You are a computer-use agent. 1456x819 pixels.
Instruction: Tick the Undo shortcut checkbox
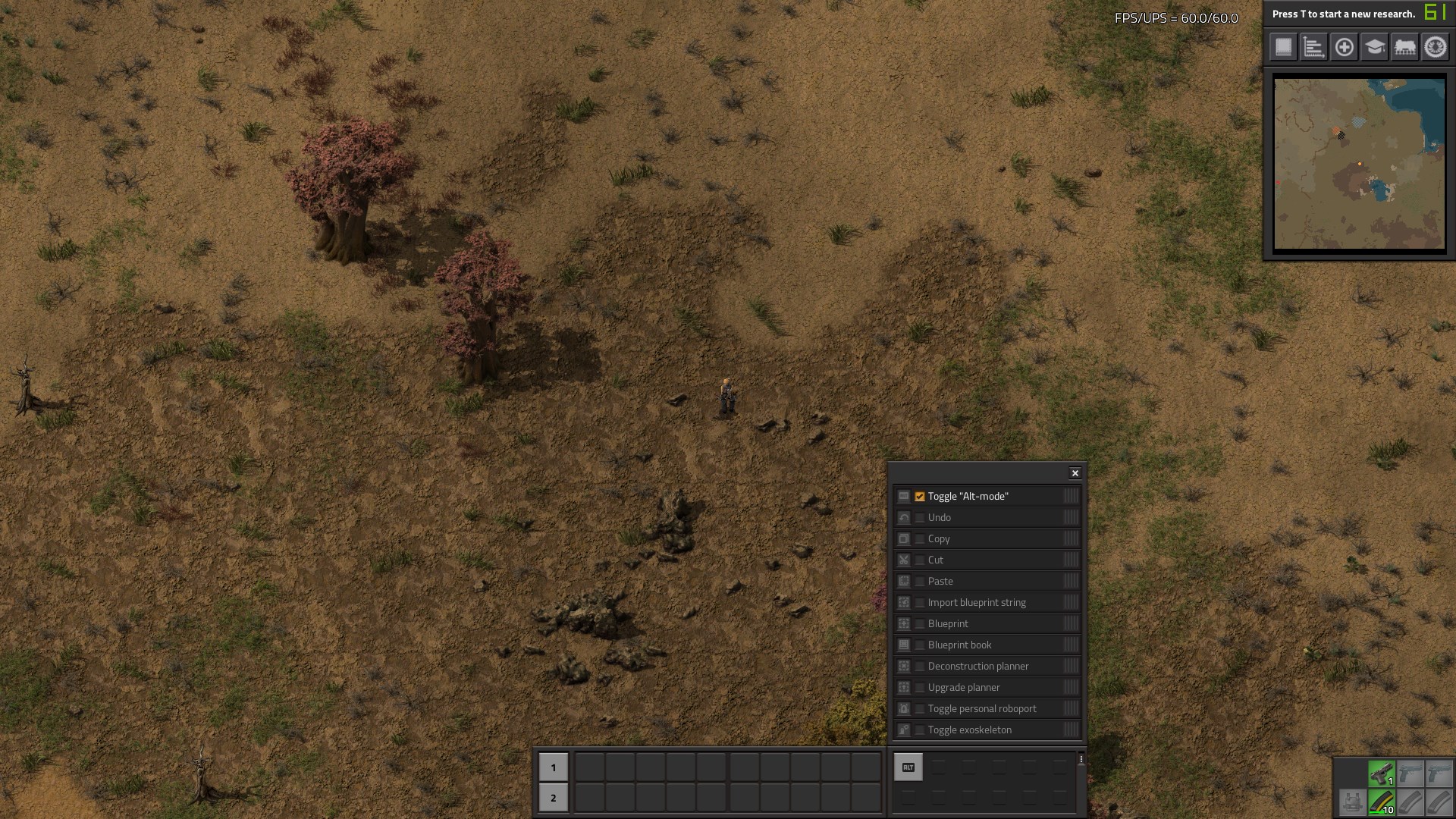coord(920,518)
